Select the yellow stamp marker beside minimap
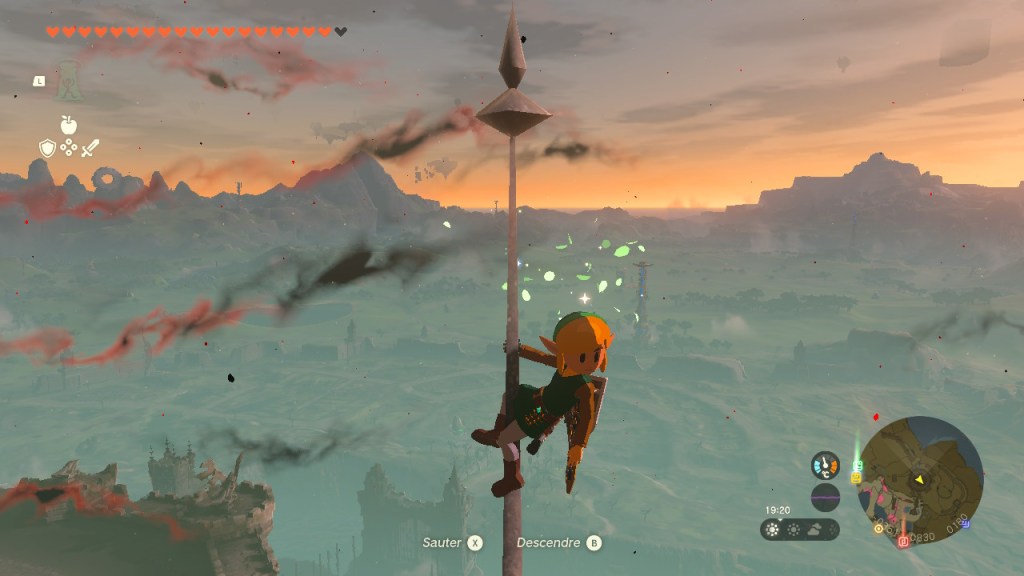This screenshot has width=1024, height=576. pos(856,477)
